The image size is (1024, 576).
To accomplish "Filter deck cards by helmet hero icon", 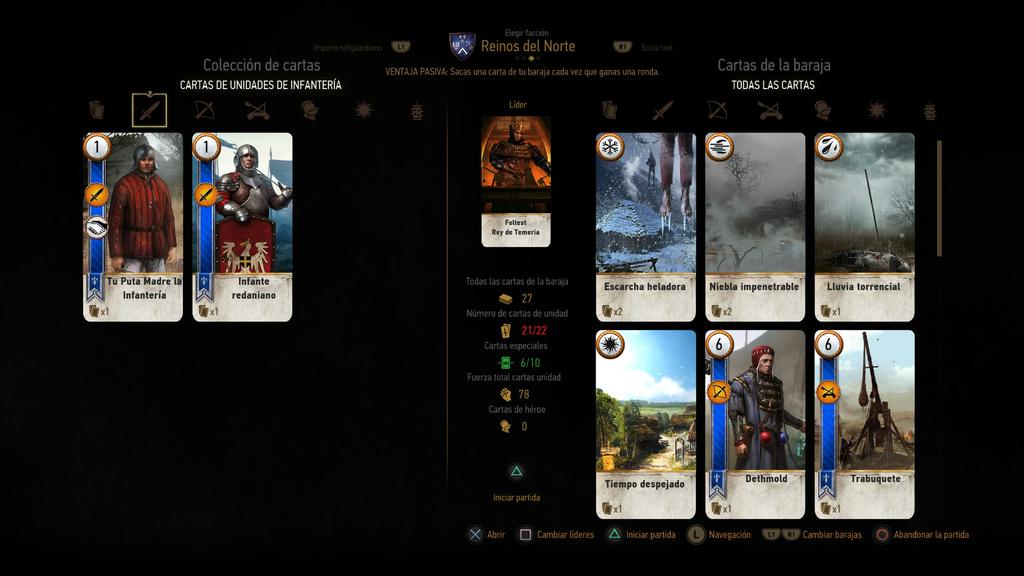I will [x=823, y=110].
